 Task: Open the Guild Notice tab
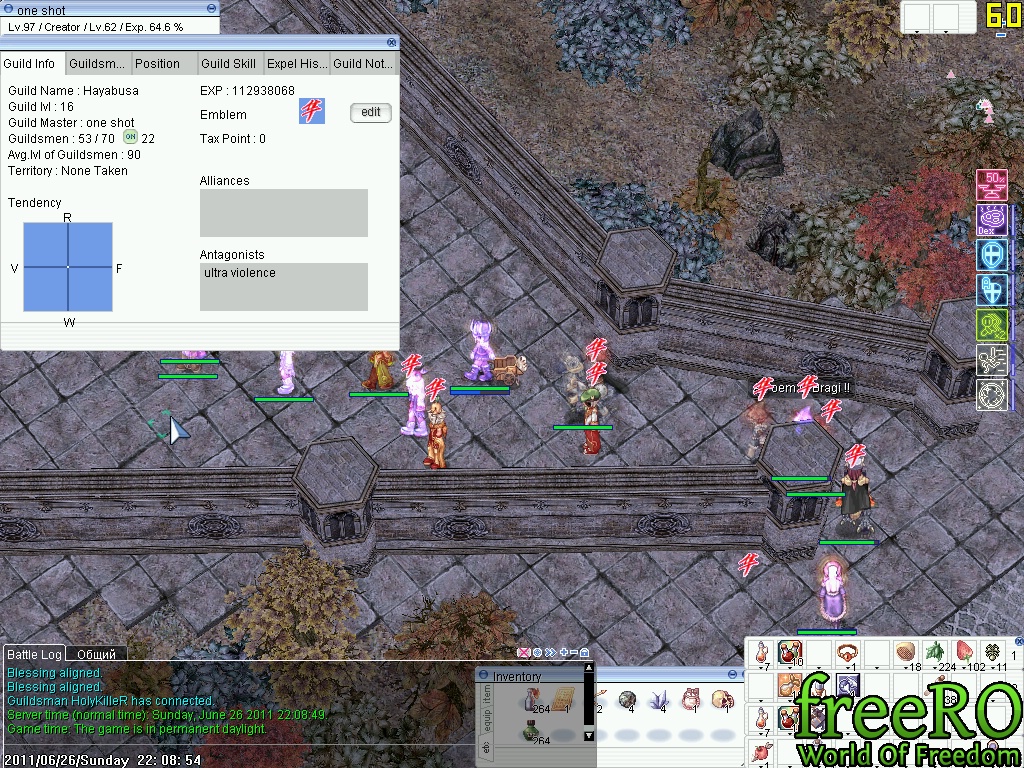coord(362,64)
